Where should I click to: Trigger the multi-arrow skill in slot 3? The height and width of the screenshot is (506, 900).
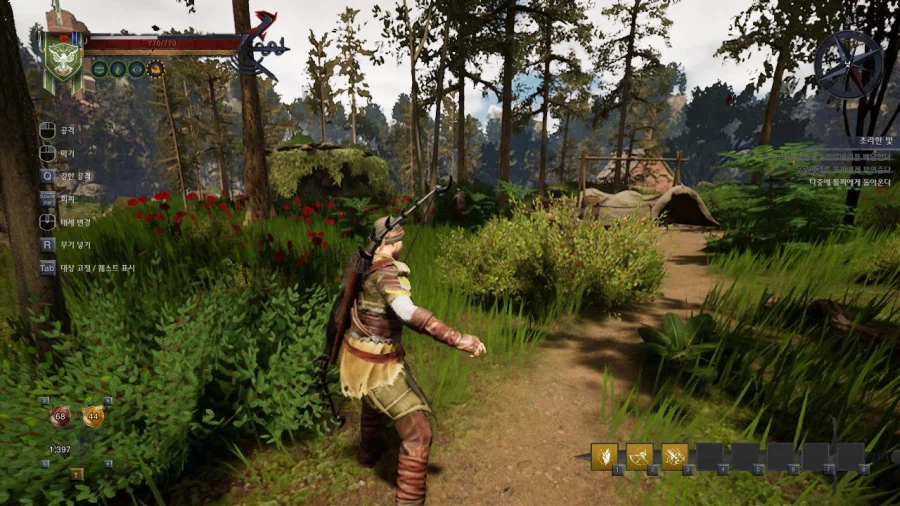(x=674, y=456)
